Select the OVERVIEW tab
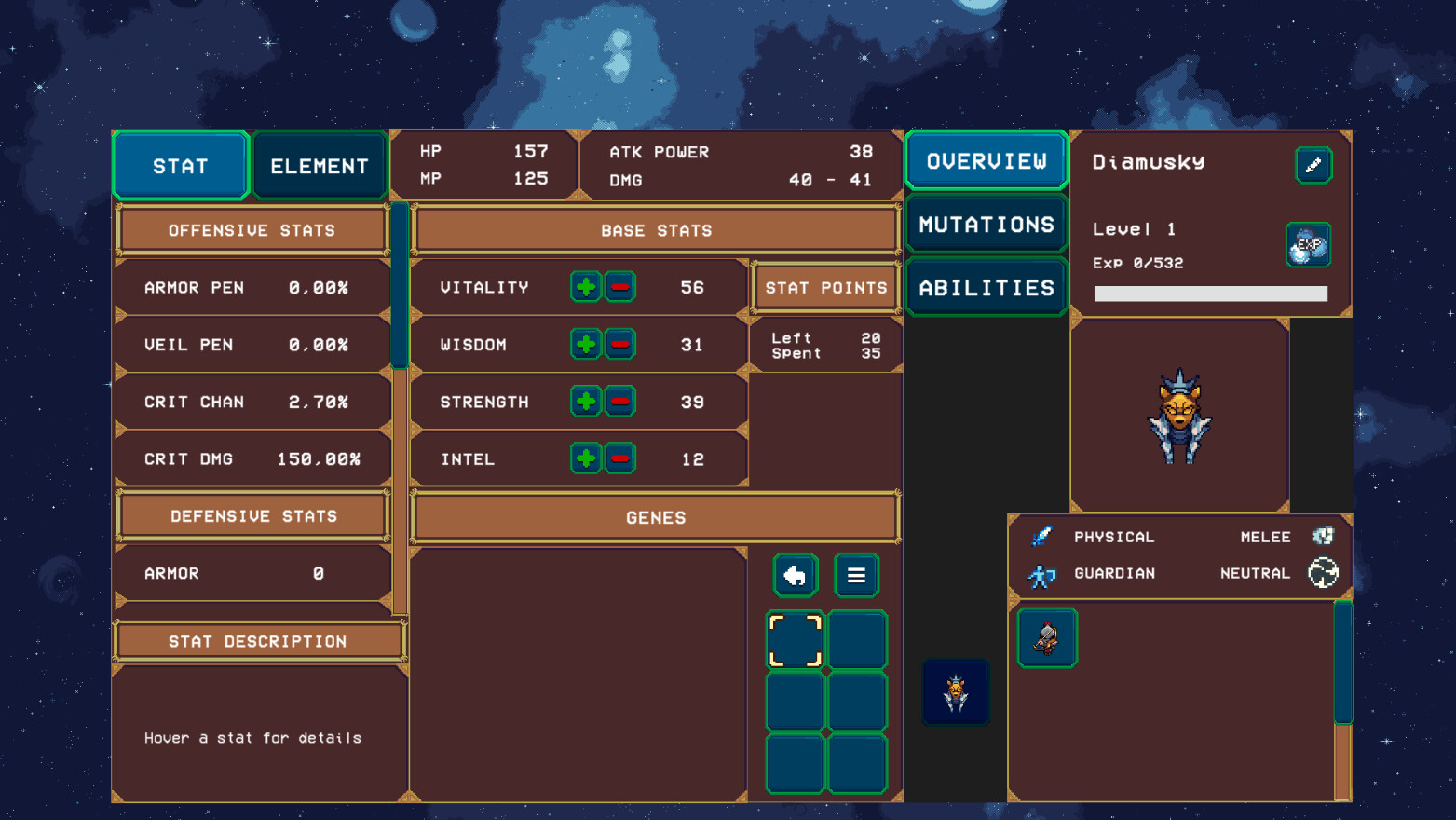 pyautogui.click(x=985, y=160)
